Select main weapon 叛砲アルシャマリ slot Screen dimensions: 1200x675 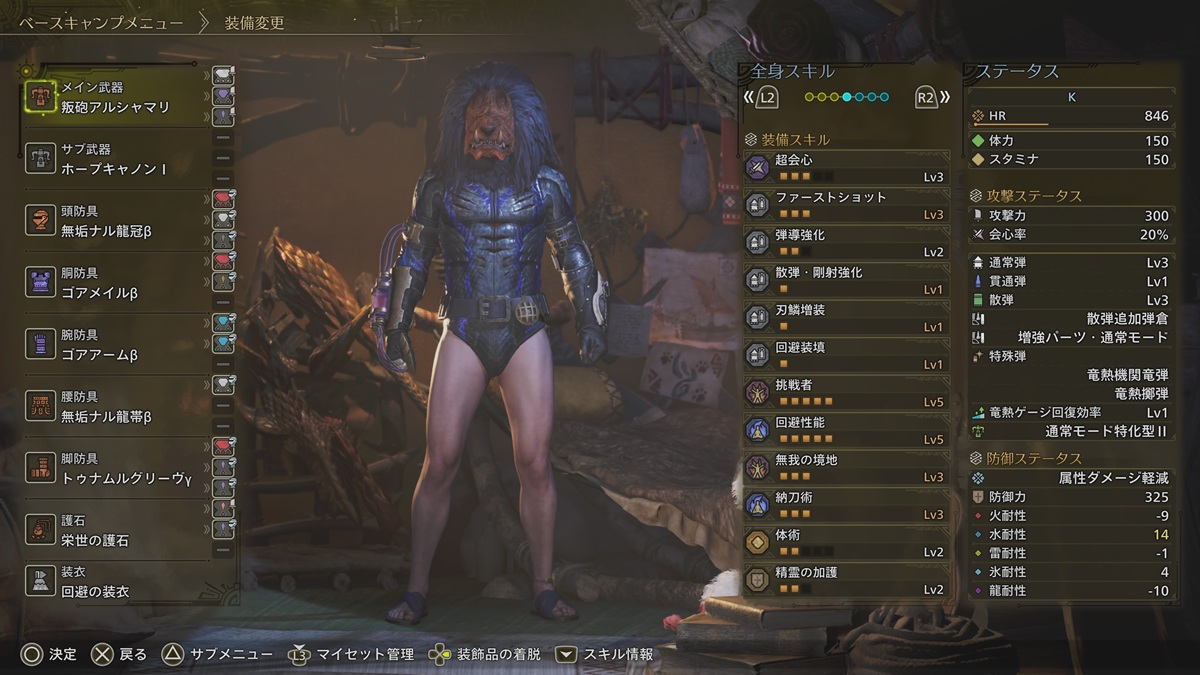tap(115, 98)
